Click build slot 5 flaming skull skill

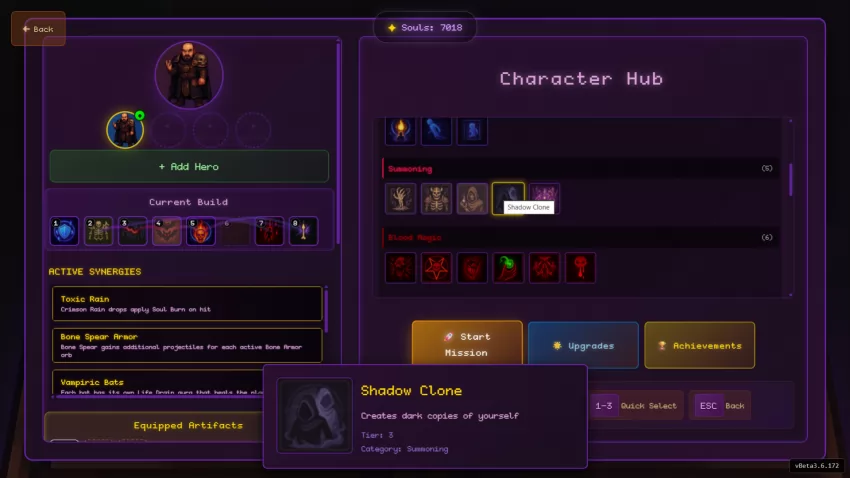[201, 231]
